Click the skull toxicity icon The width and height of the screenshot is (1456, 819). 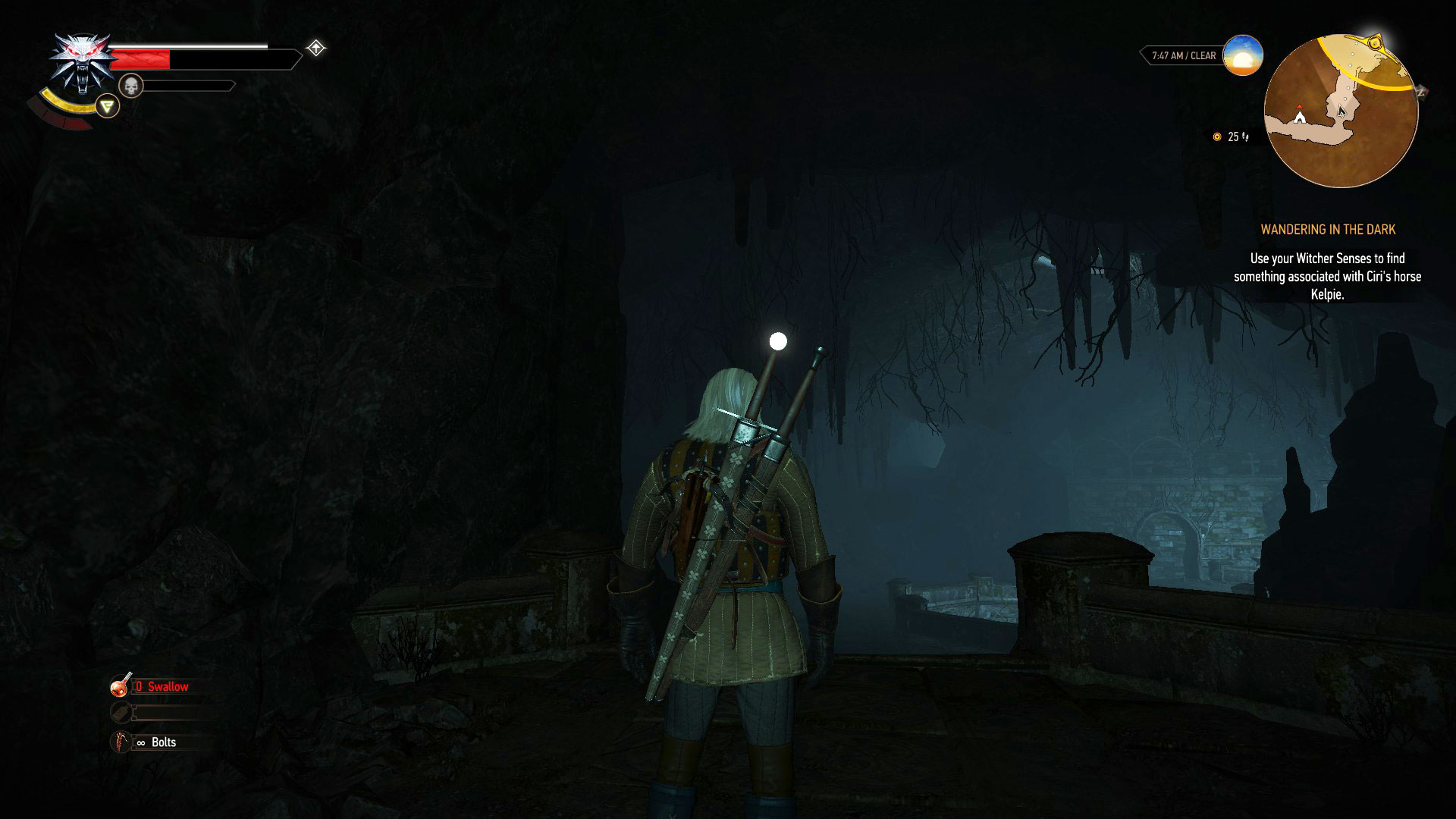131,86
